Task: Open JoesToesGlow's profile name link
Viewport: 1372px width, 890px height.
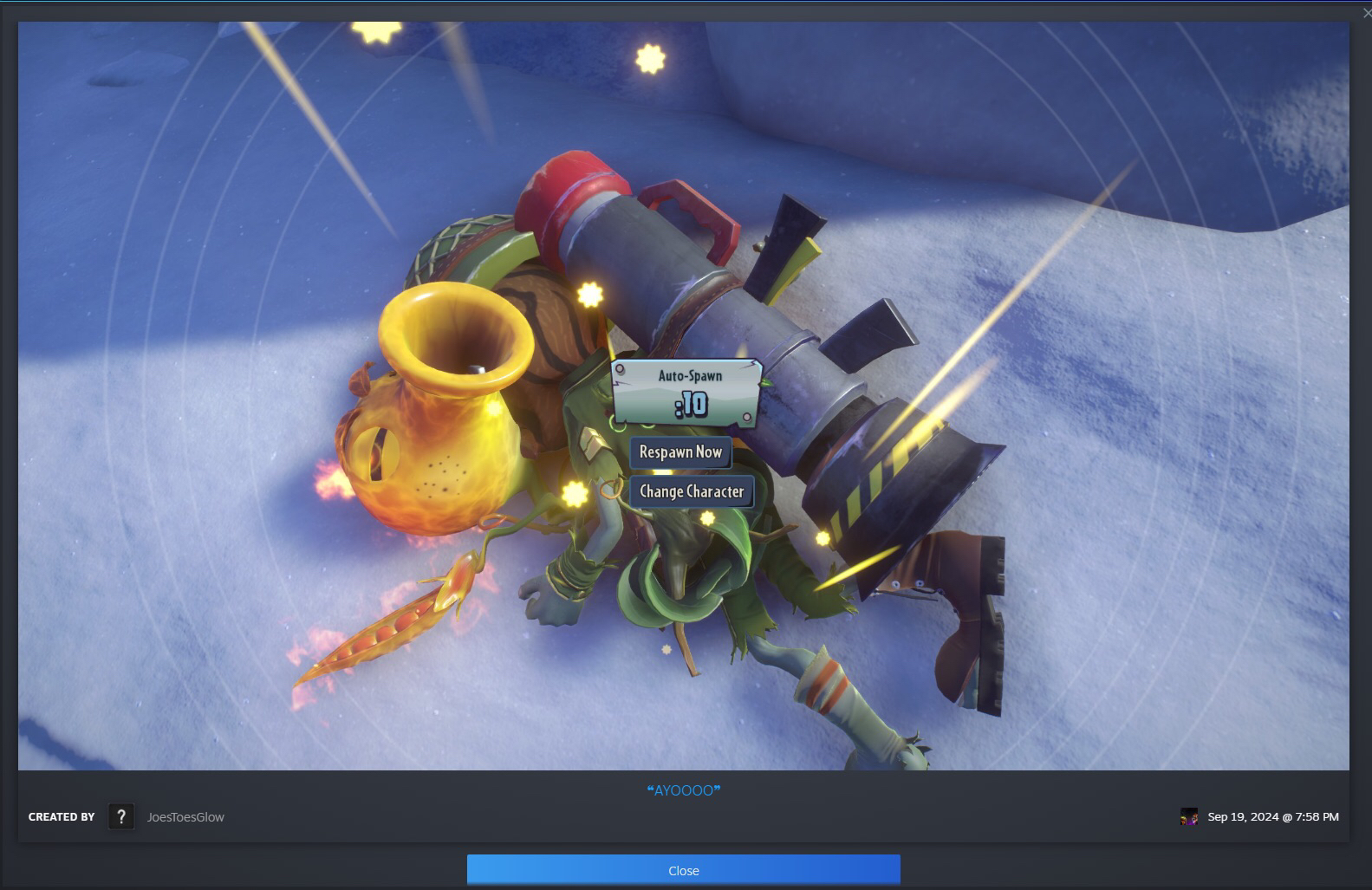Action: click(185, 817)
